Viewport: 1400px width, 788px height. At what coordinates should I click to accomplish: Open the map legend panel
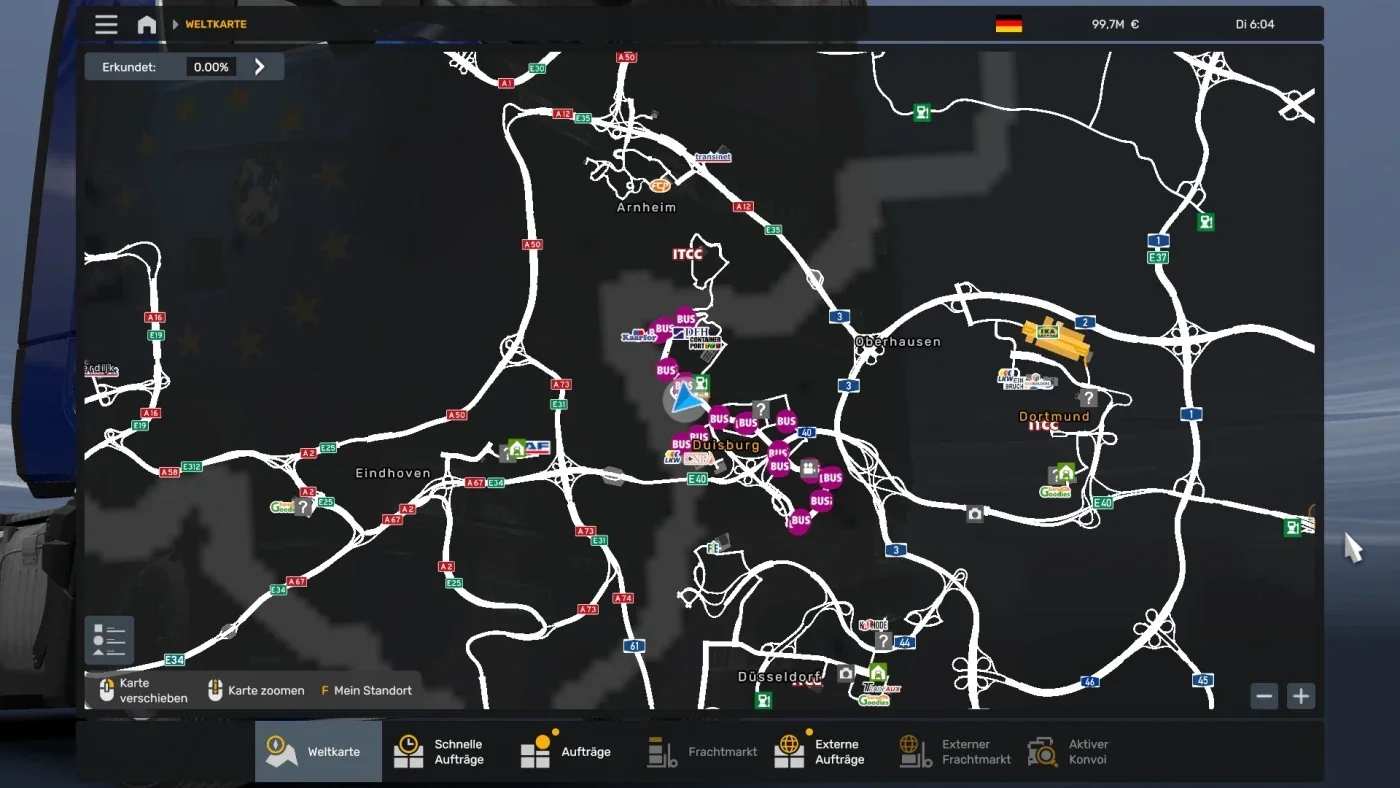pyautogui.click(x=108, y=638)
